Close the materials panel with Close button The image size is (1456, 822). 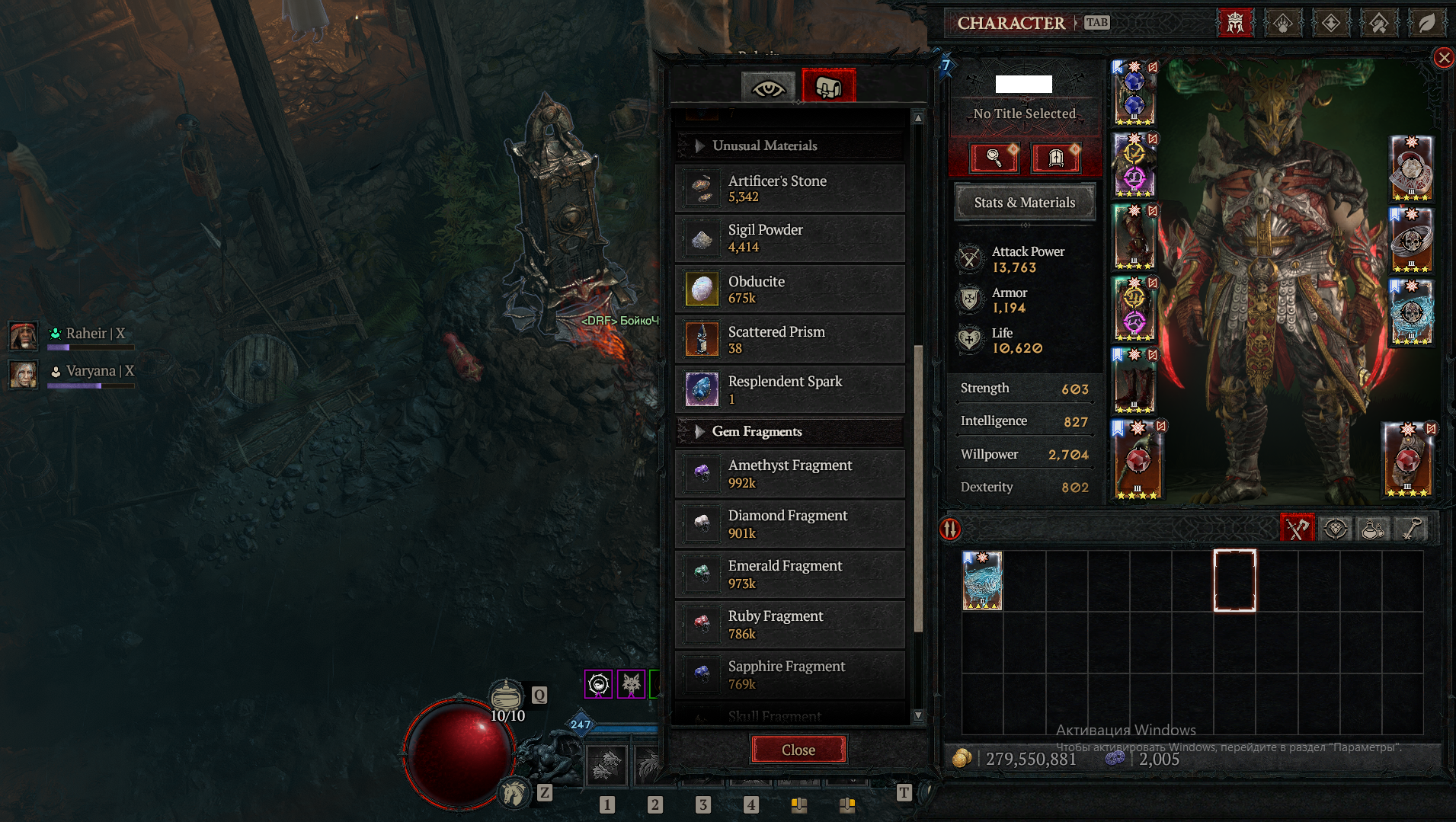pyautogui.click(x=798, y=750)
